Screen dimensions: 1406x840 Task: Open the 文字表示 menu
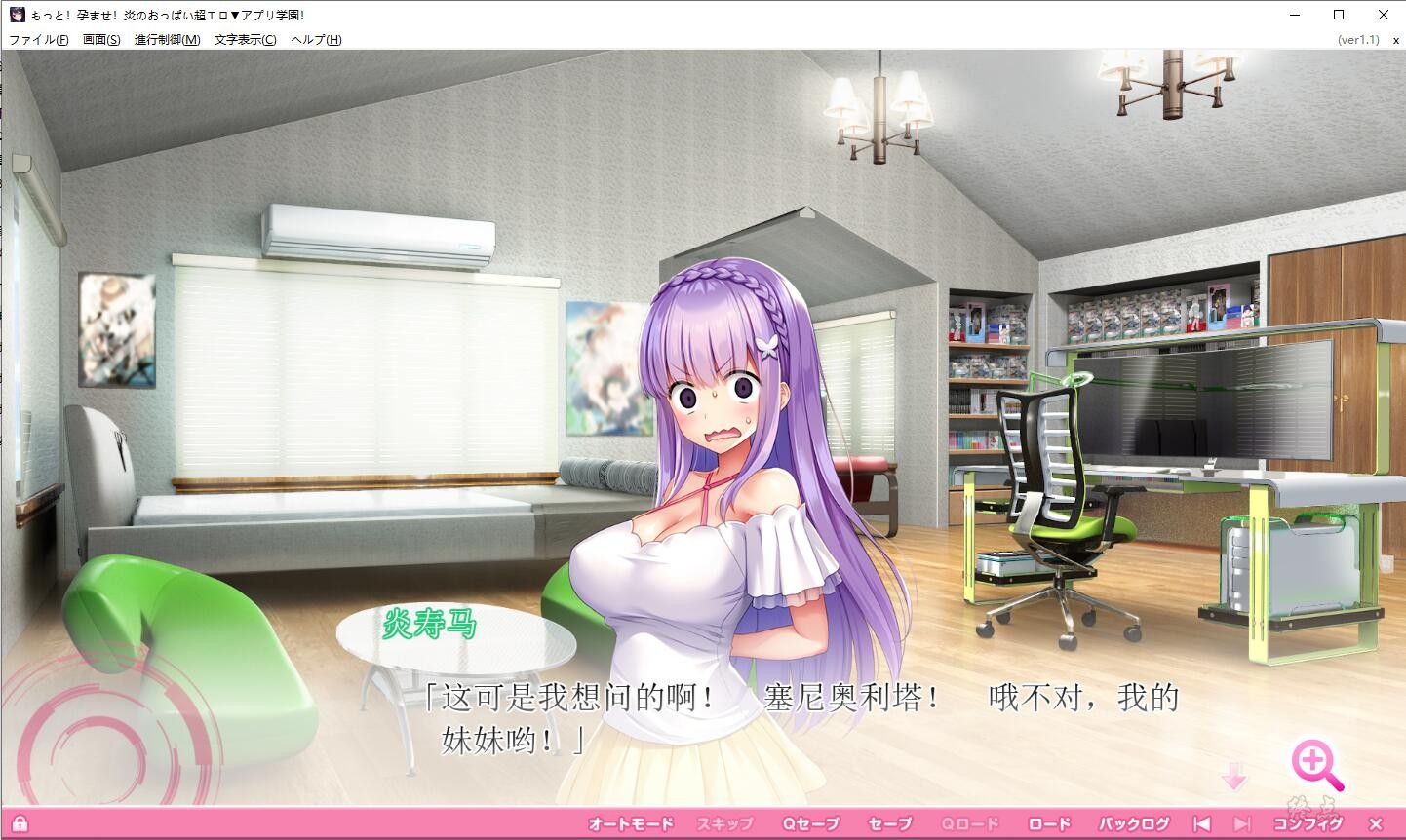[x=246, y=40]
